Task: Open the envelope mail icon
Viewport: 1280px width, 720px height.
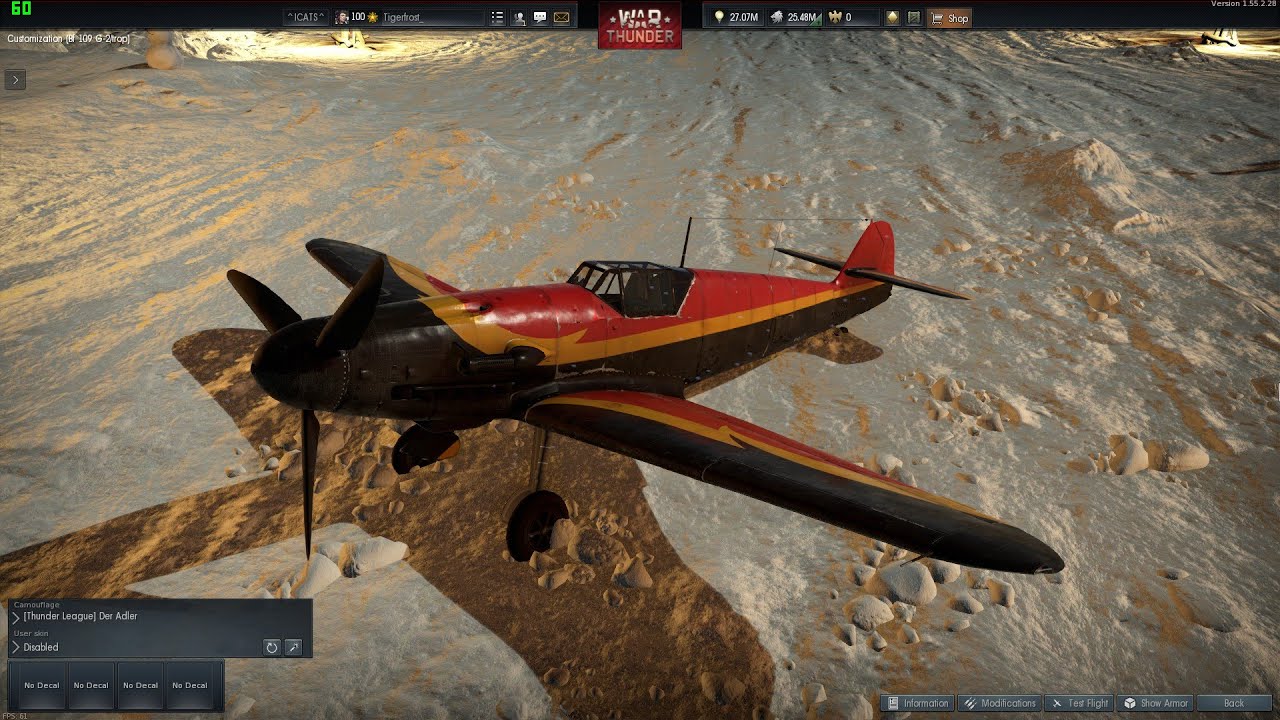Action: point(561,18)
